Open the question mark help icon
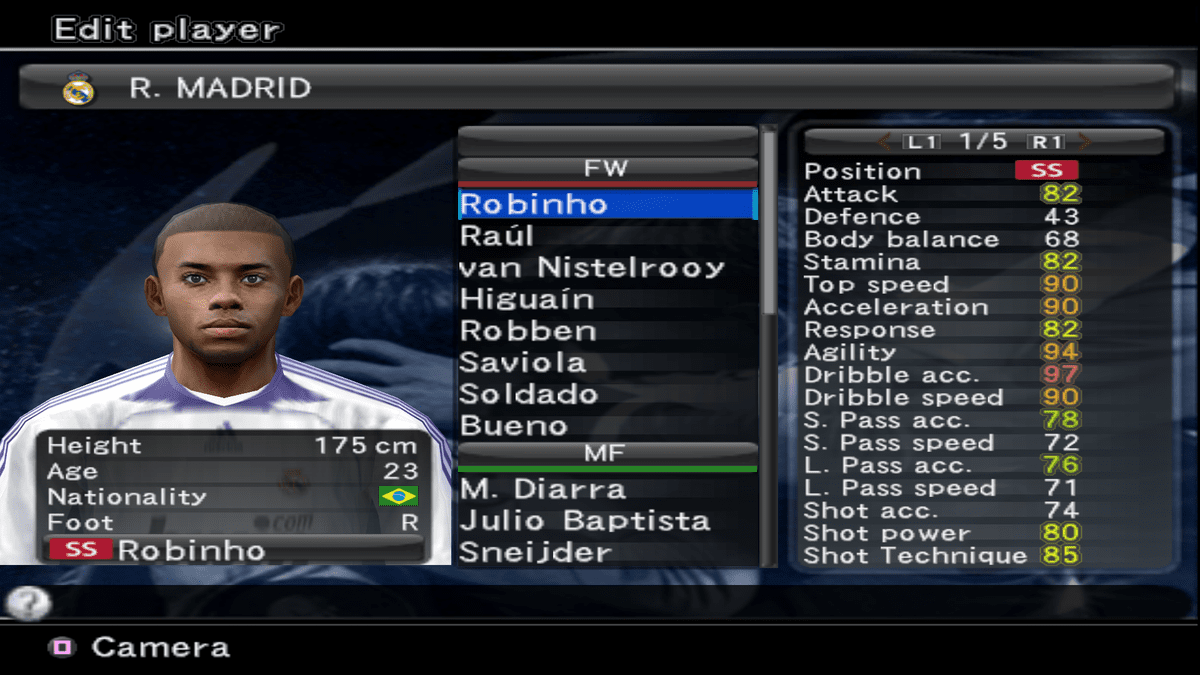The width and height of the screenshot is (1200, 675). click(x=28, y=602)
